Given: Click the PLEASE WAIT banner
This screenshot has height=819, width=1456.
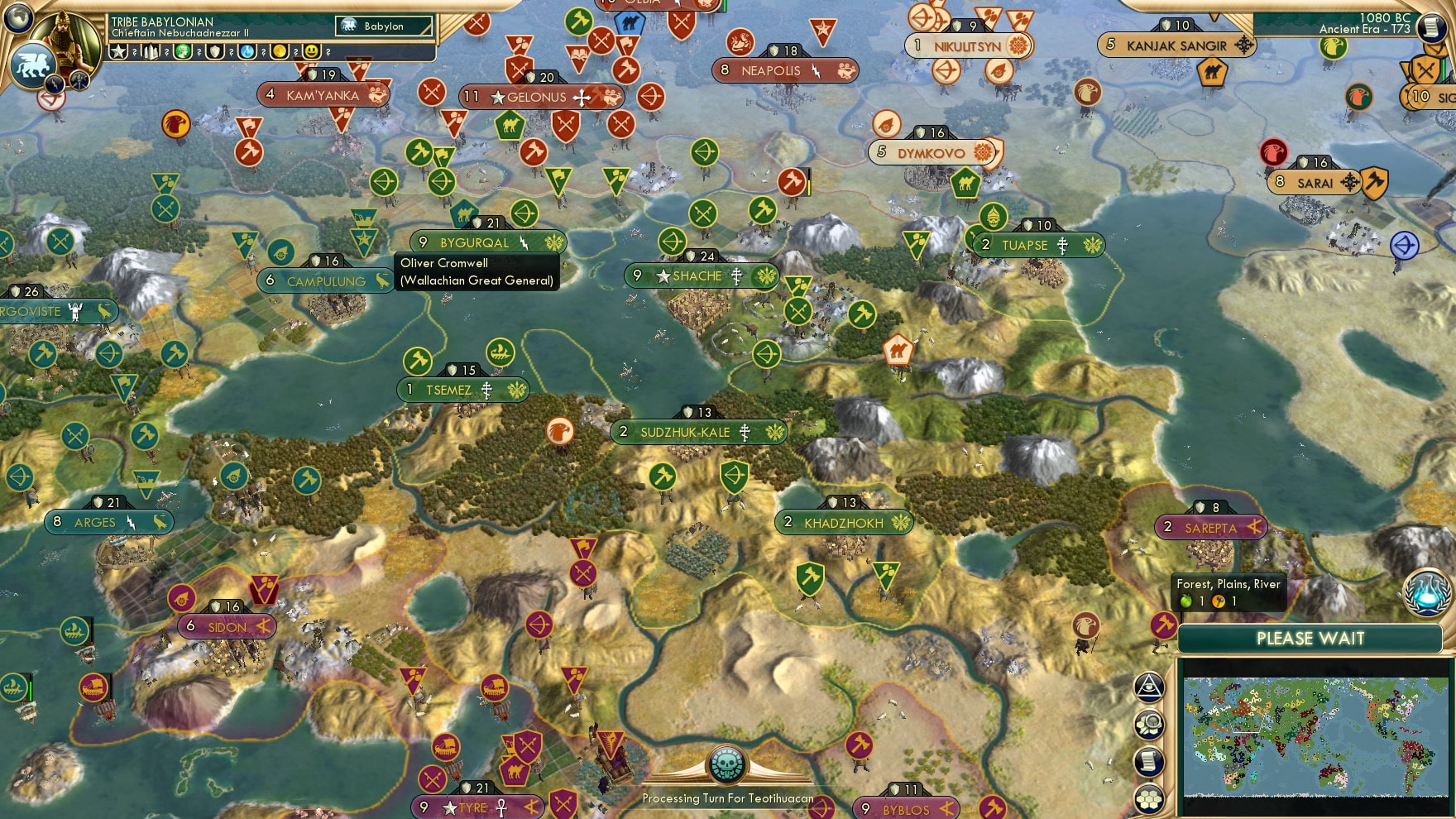Looking at the screenshot, I should pos(1310,639).
